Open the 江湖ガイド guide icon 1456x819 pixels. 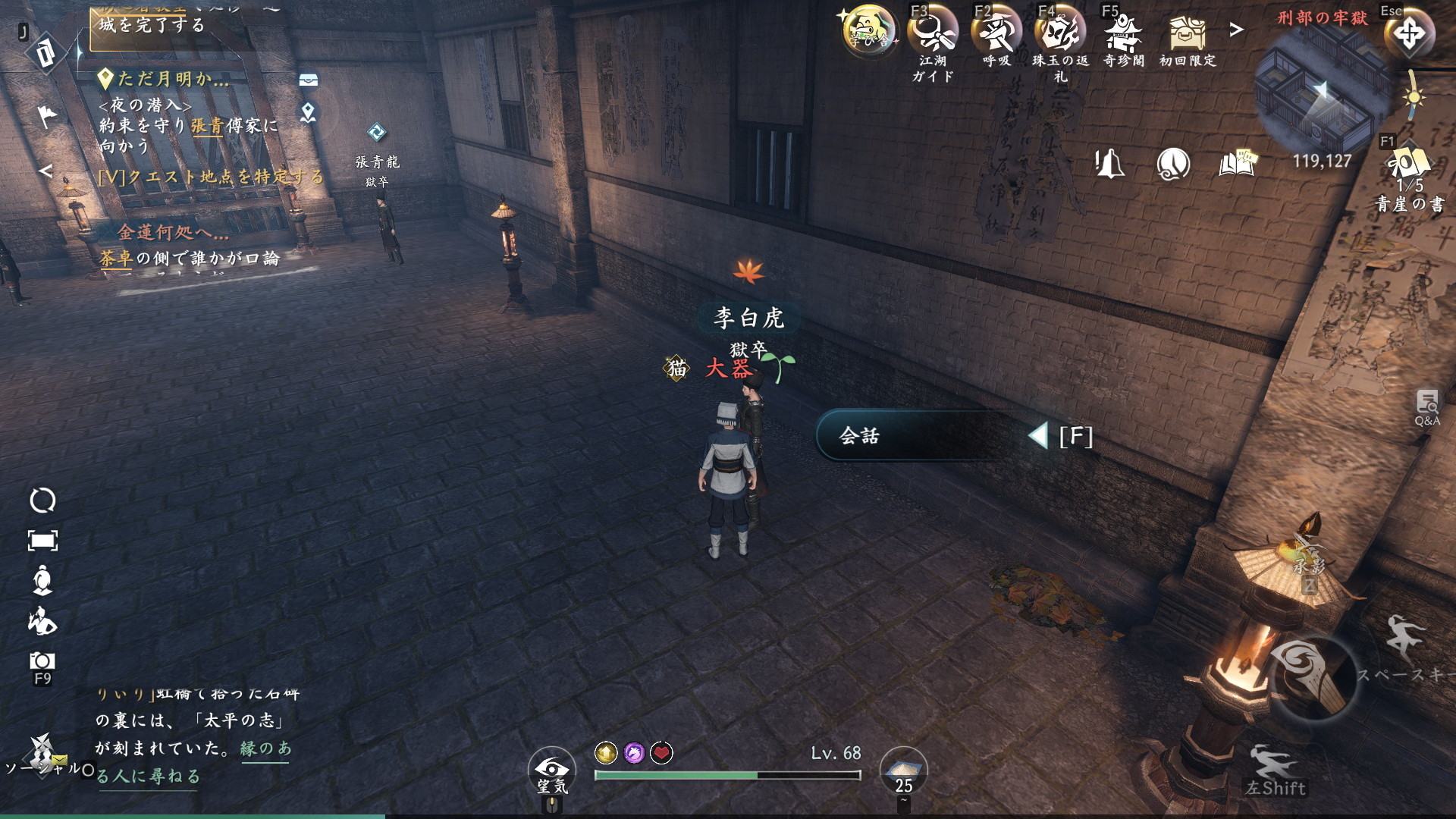click(933, 34)
